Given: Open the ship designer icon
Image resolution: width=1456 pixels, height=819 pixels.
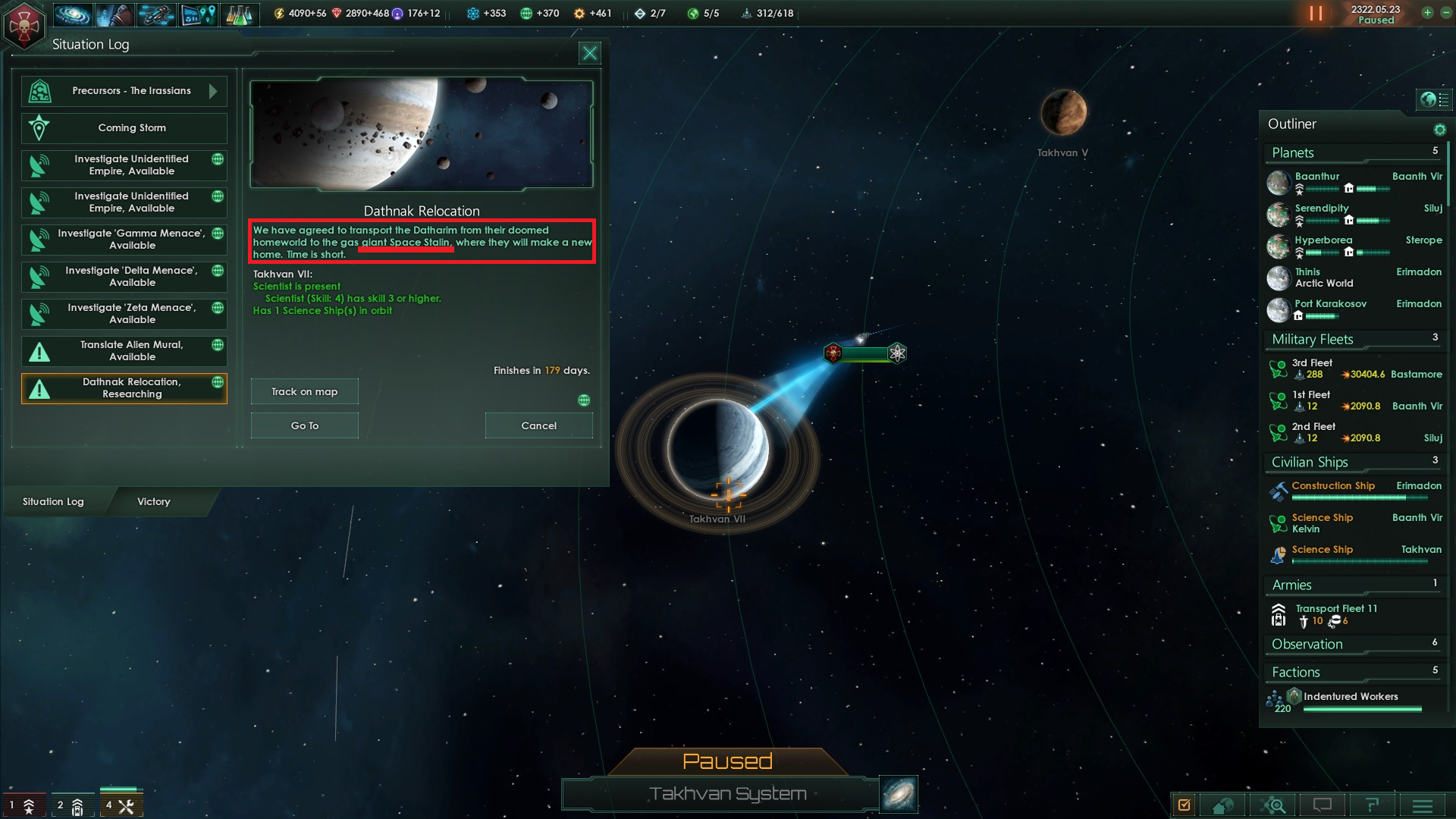Looking at the screenshot, I should coord(155,14).
